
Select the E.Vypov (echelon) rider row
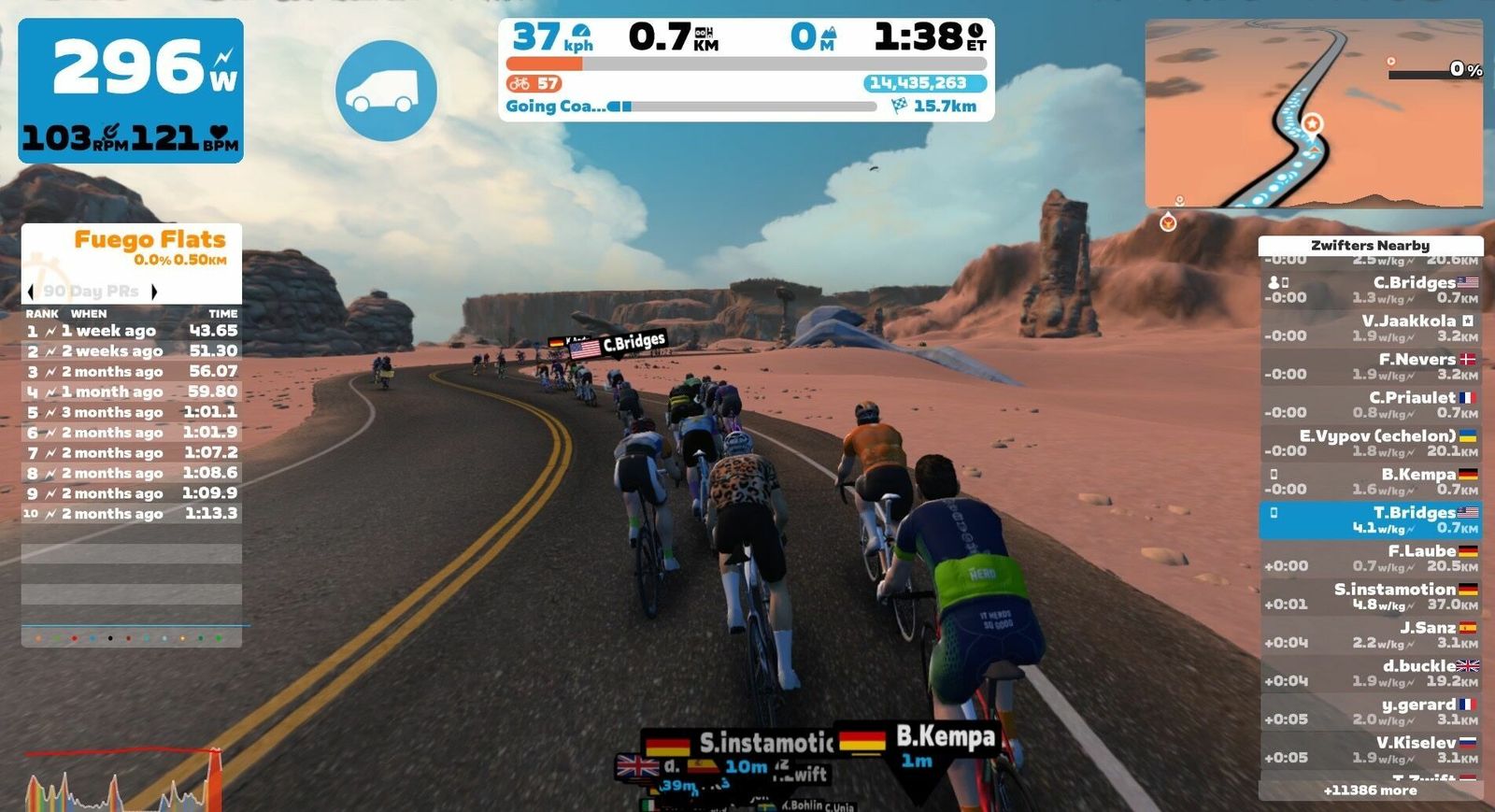1370,443
